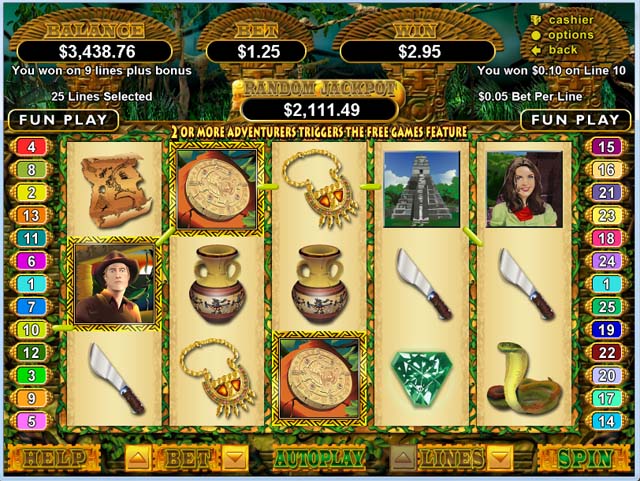Select payline number 4
This screenshot has height=481, width=640.
point(32,147)
